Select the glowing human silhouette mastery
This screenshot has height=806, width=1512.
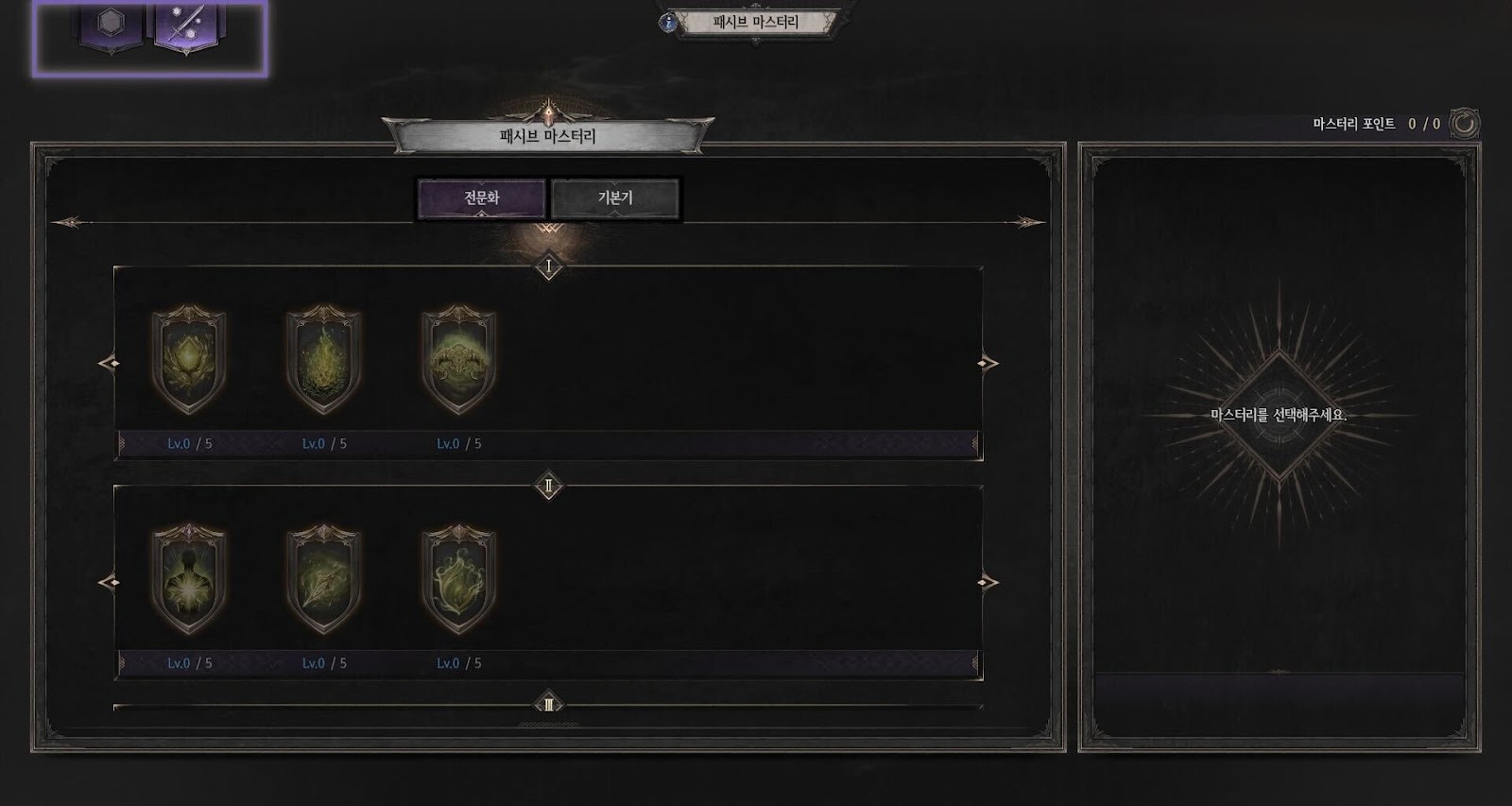(189, 578)
